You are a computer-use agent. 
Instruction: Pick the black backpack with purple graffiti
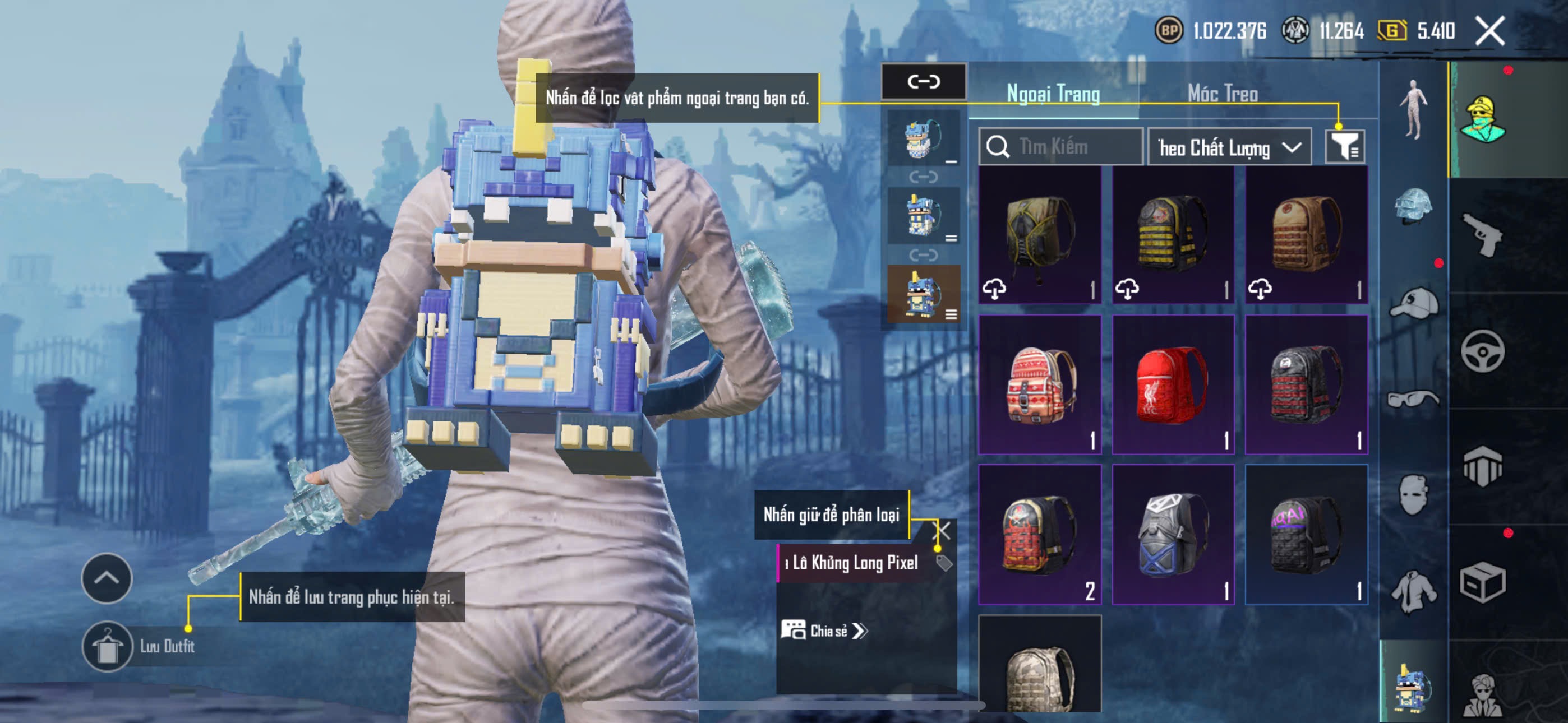point(1306,534)
